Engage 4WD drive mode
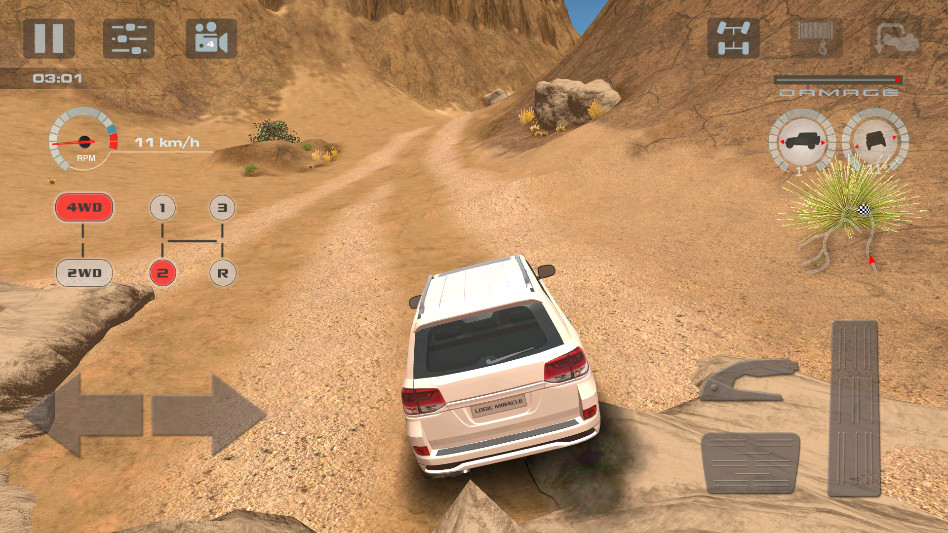The width and height of the screenshot is (948, 533). 83,208
